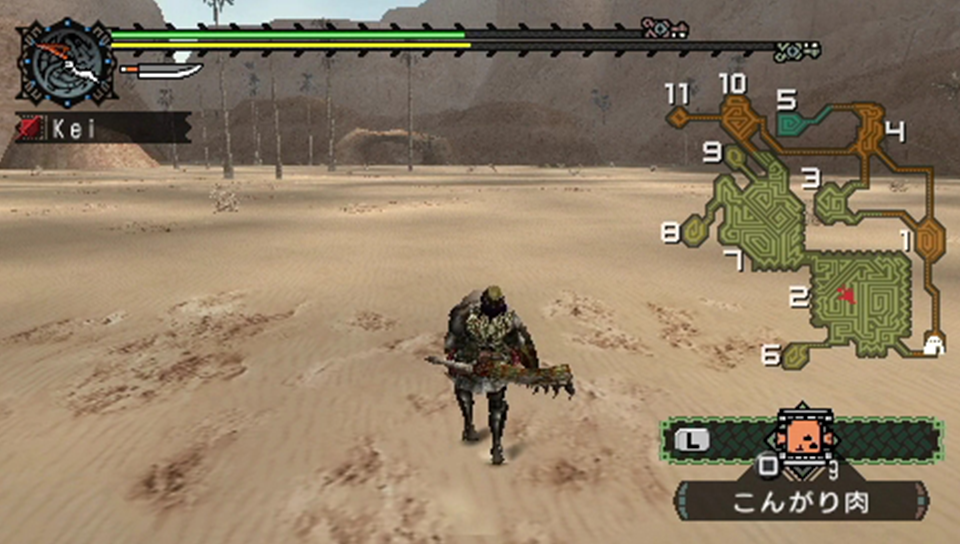This screenshot has width=960, height=544.
Task: Click the circular time-remaining clock emblem
Action: click(x=67, y=62)
